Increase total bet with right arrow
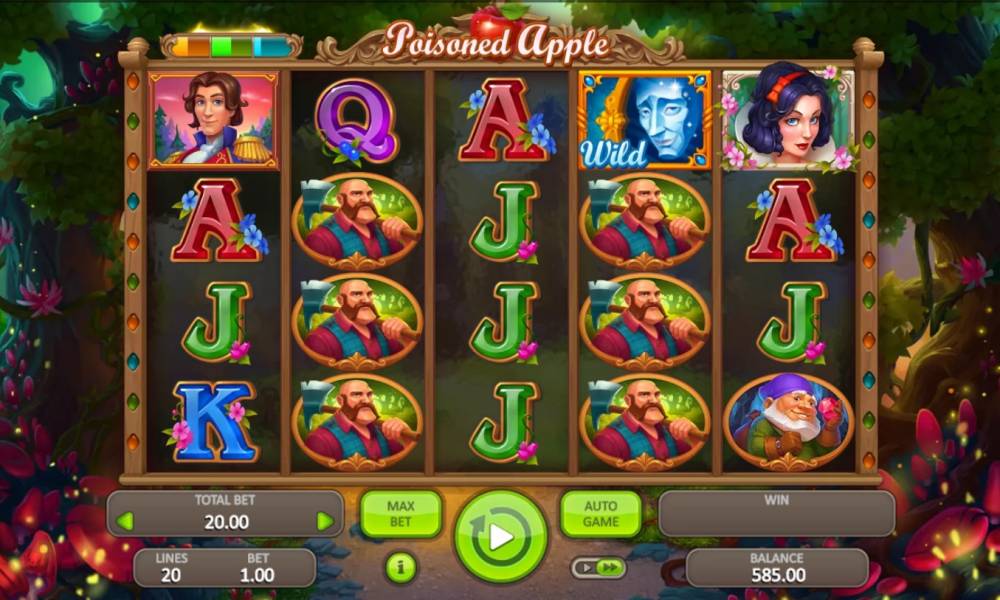Image resolution: width=1000 pixels, height=600 pixels. [324, 521]
